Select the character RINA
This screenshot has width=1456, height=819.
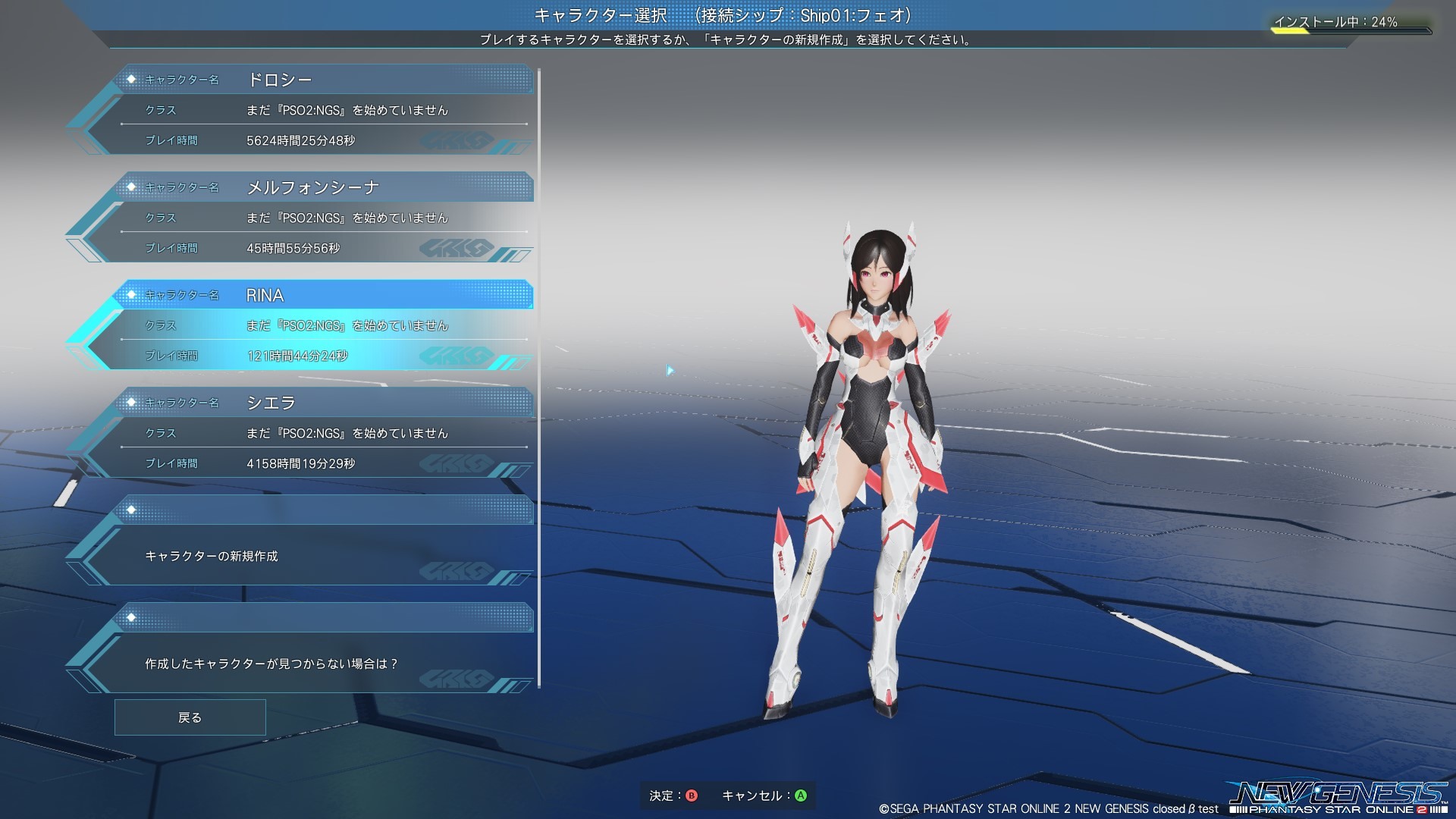click(318, 325)
